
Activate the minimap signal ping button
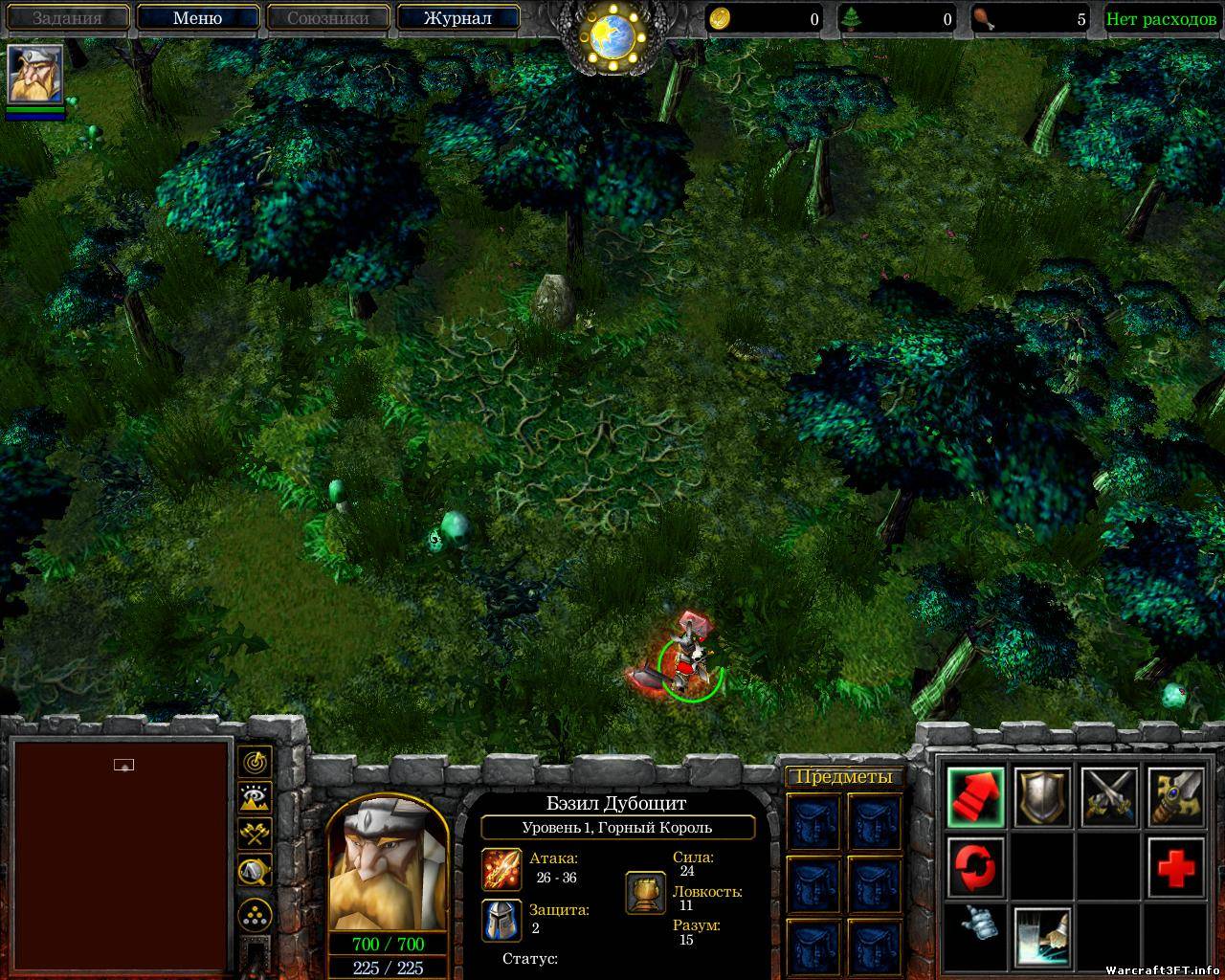coord(255,762)
